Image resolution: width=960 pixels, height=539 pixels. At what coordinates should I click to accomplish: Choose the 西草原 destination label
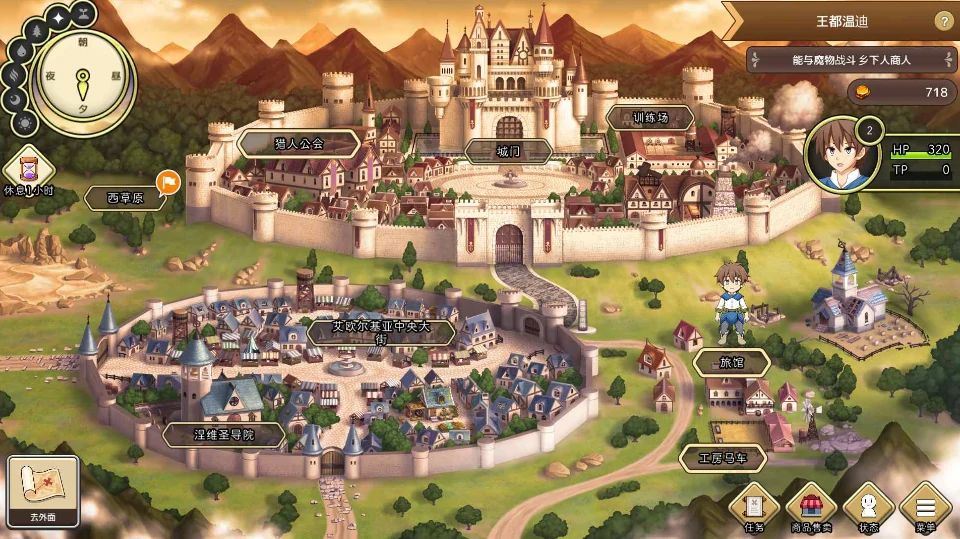(x=125, y=198)
